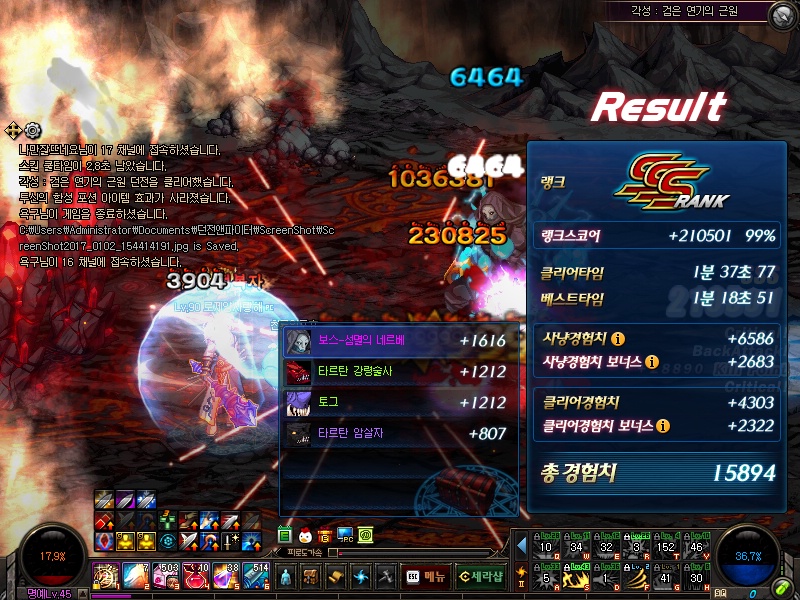Open the inventory treasure chest icon
This screenshot has height=600, width=800.
[311, 576]
